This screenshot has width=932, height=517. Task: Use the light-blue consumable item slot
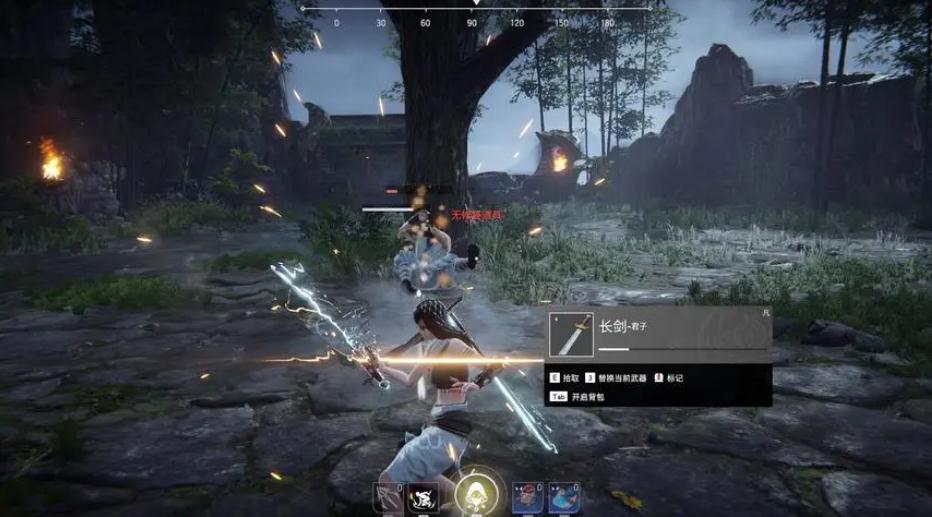click(561, 499)
